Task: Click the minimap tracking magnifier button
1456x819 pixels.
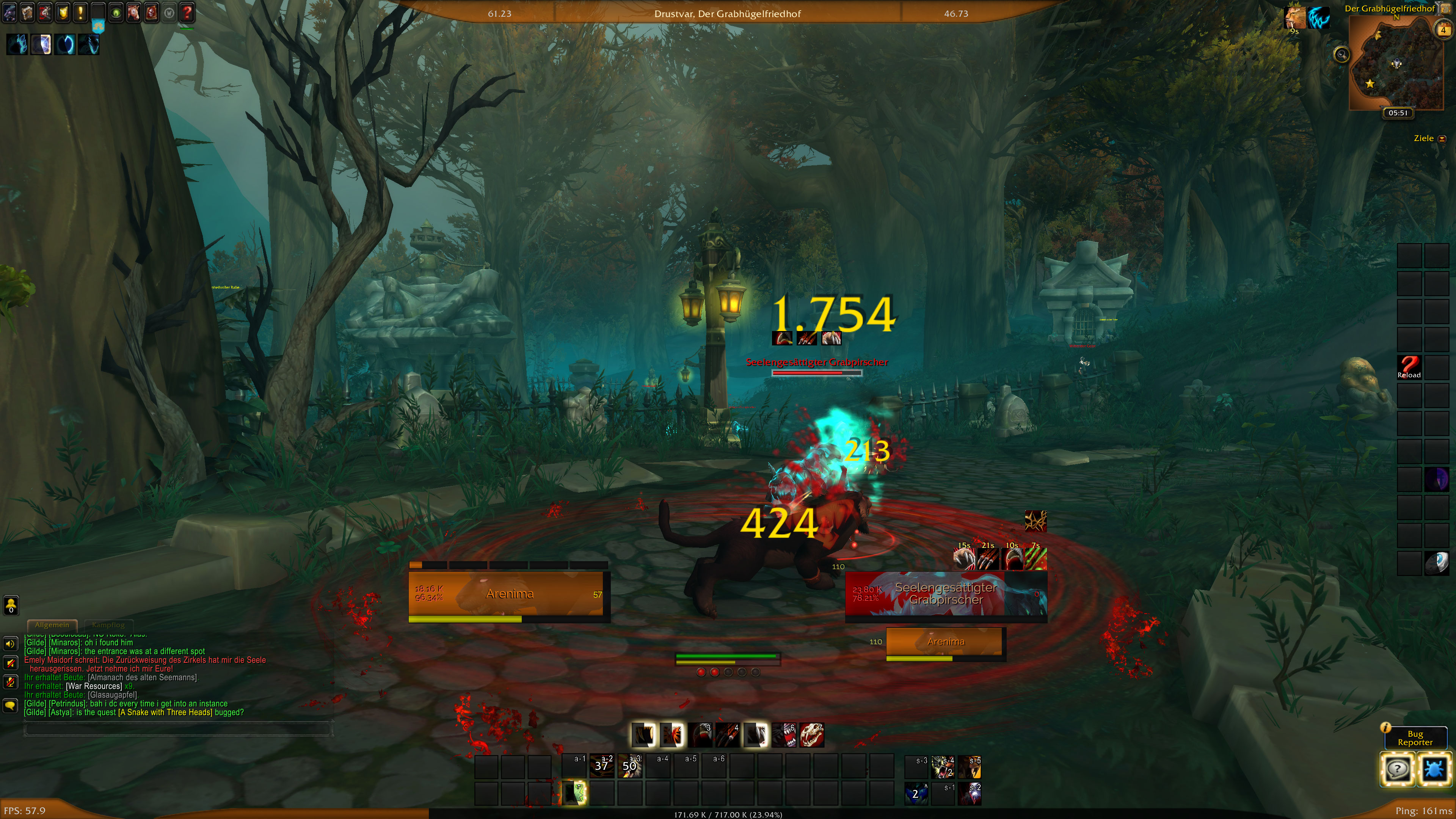Action: (x=1341, y=55)
